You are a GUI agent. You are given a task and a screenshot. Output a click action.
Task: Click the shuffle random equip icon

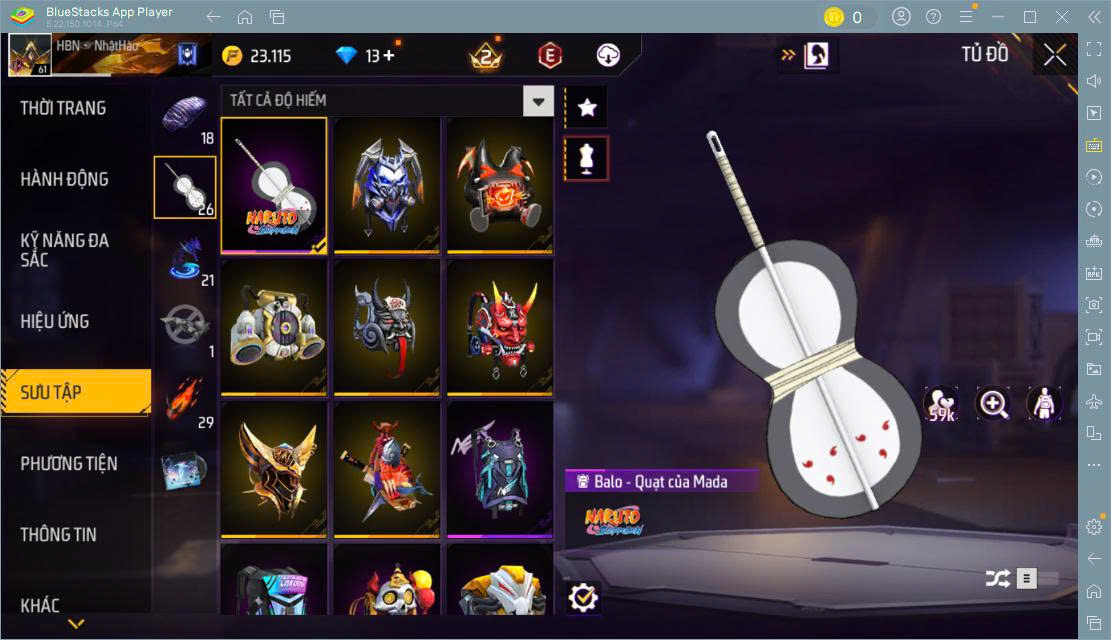point(997,578)
